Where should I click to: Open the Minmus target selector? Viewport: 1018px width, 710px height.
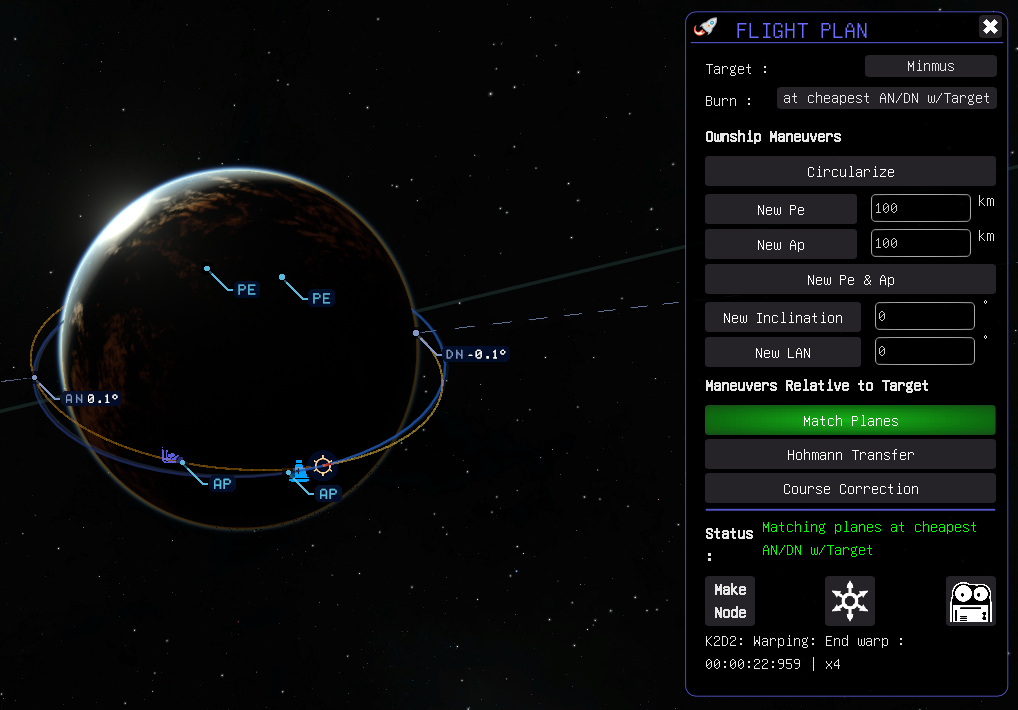pos(930,66)
